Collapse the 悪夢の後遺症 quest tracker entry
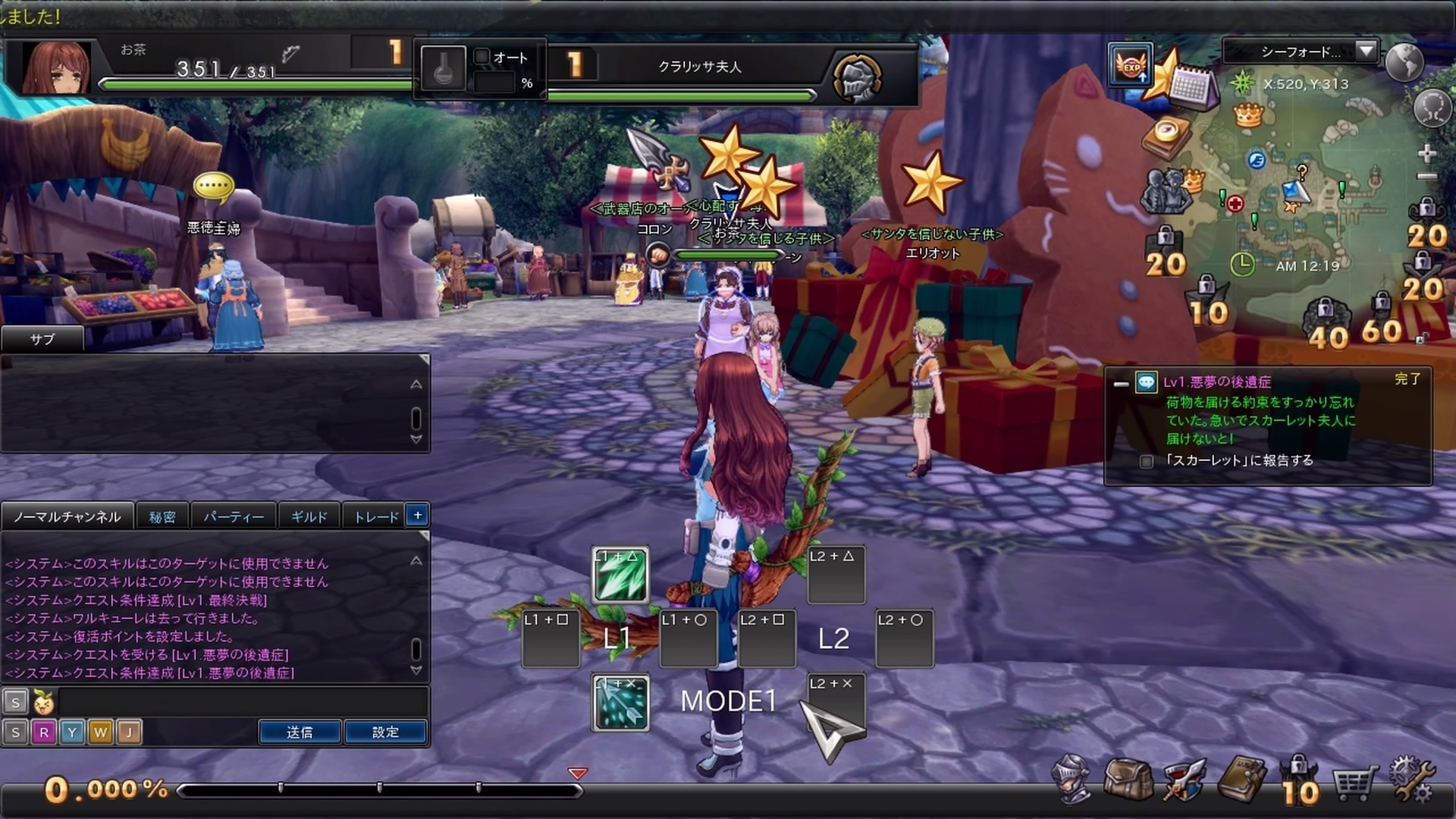This screenshot has width=1456, height=819. tap(1121, 384)
